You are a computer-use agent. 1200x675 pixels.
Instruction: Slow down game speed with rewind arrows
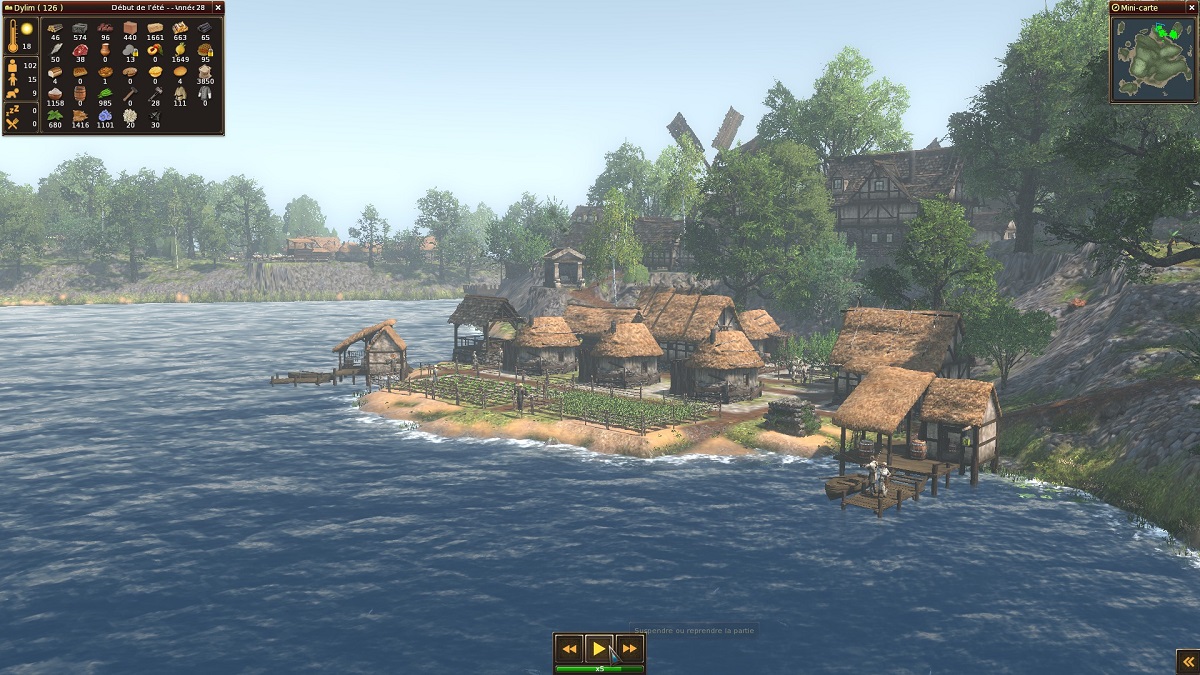568,649
